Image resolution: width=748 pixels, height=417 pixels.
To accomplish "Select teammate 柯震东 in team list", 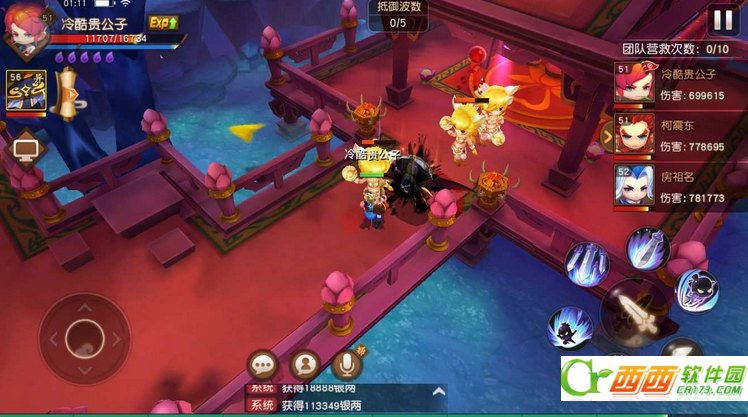I will [x=632, y=135].
